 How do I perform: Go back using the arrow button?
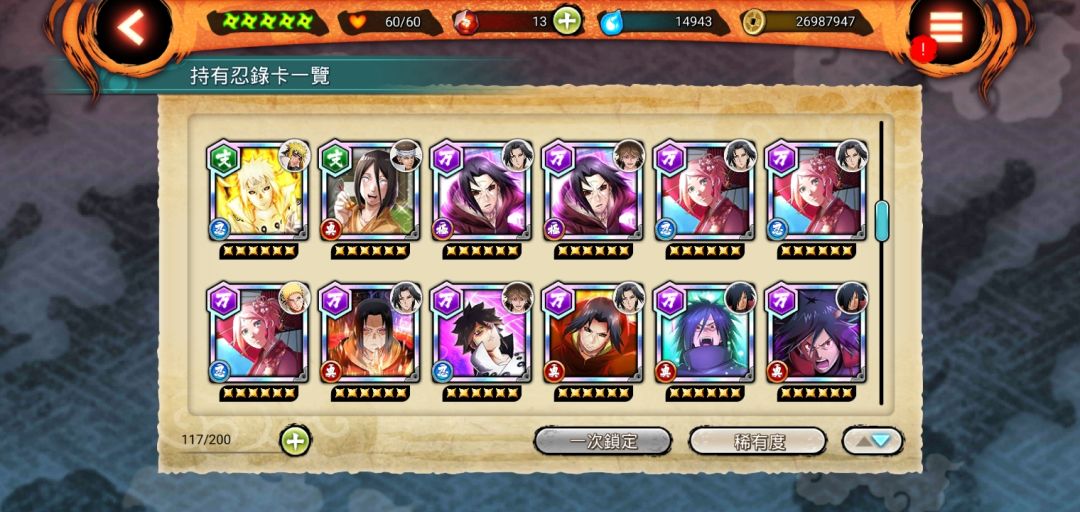[131, 28]
